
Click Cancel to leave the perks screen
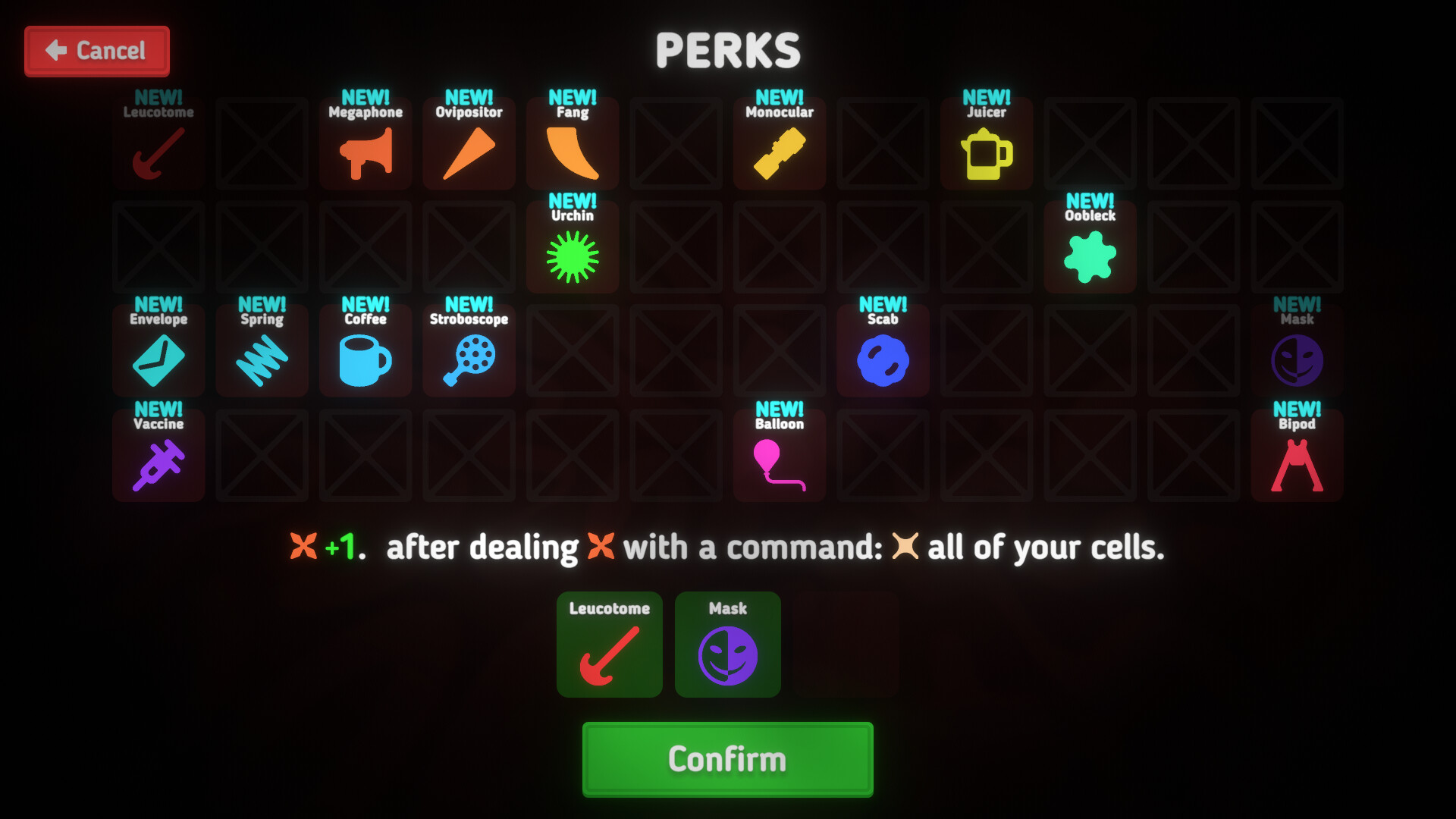pyautogui.click(x=96, y=51)
